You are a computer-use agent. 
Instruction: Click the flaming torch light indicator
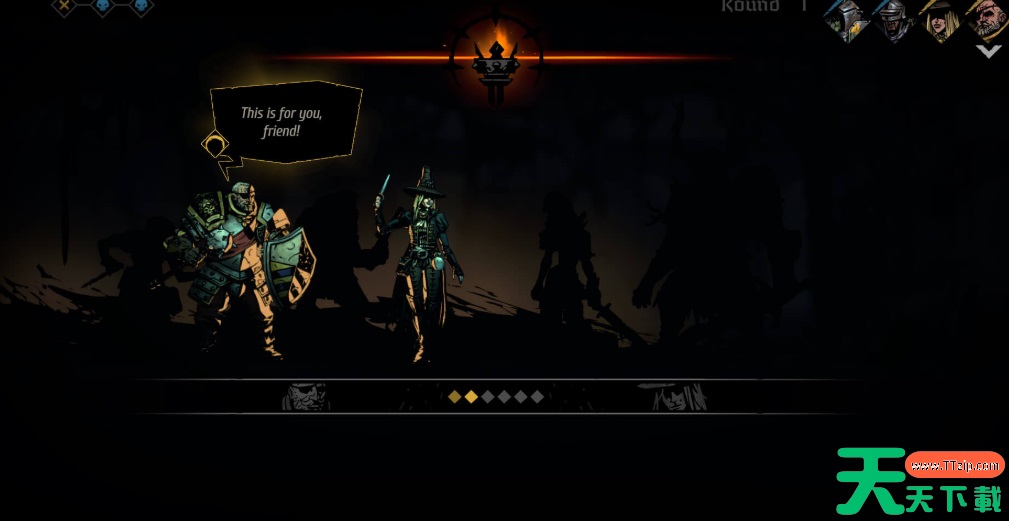click(497, 56)
